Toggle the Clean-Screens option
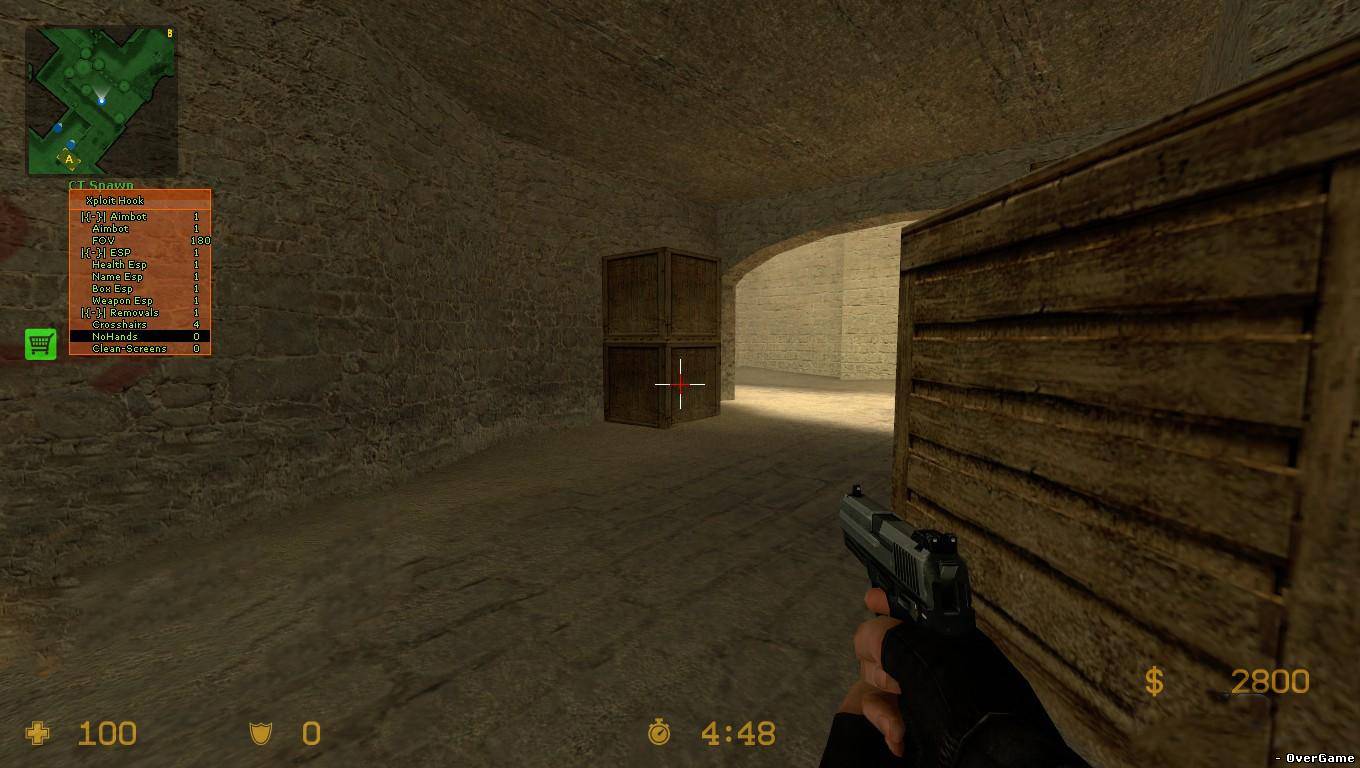Image resolution: width=1360 pixels, height=768 pixels. [x=129, y=349]
